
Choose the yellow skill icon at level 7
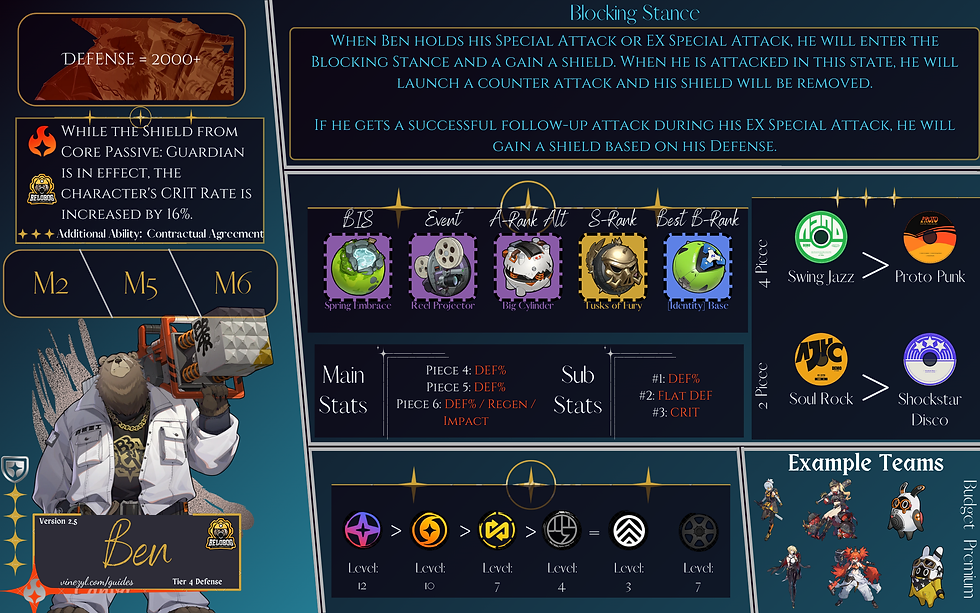495,530
